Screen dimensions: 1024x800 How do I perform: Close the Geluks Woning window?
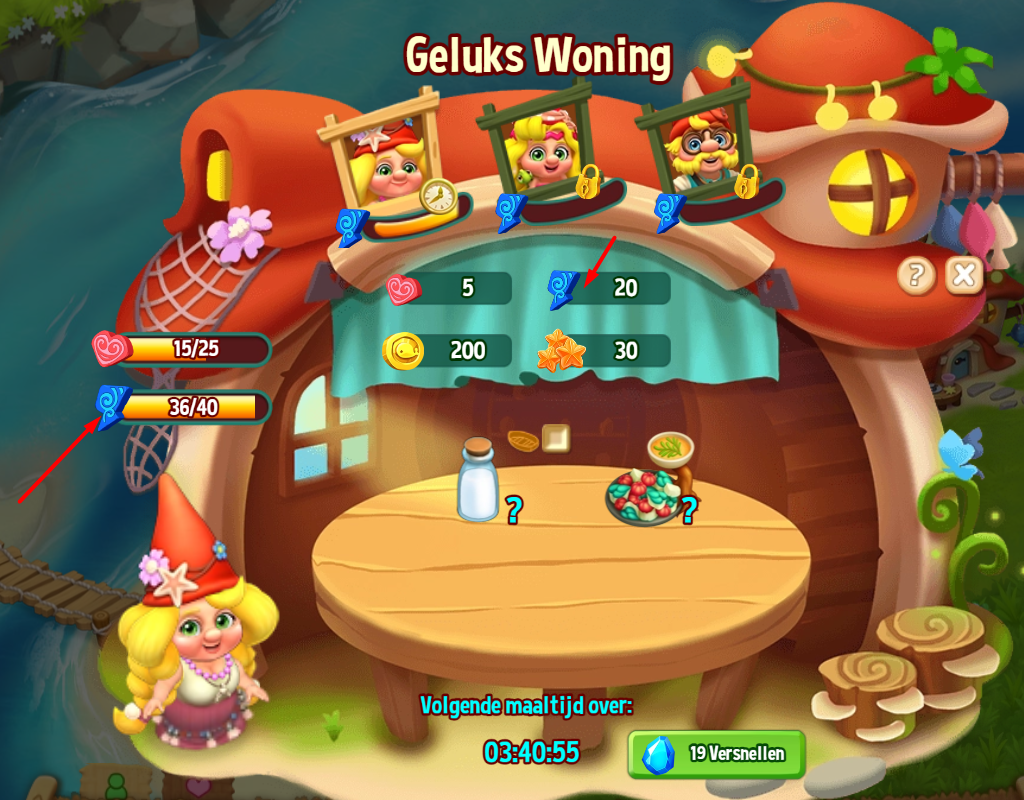(963, 274)
